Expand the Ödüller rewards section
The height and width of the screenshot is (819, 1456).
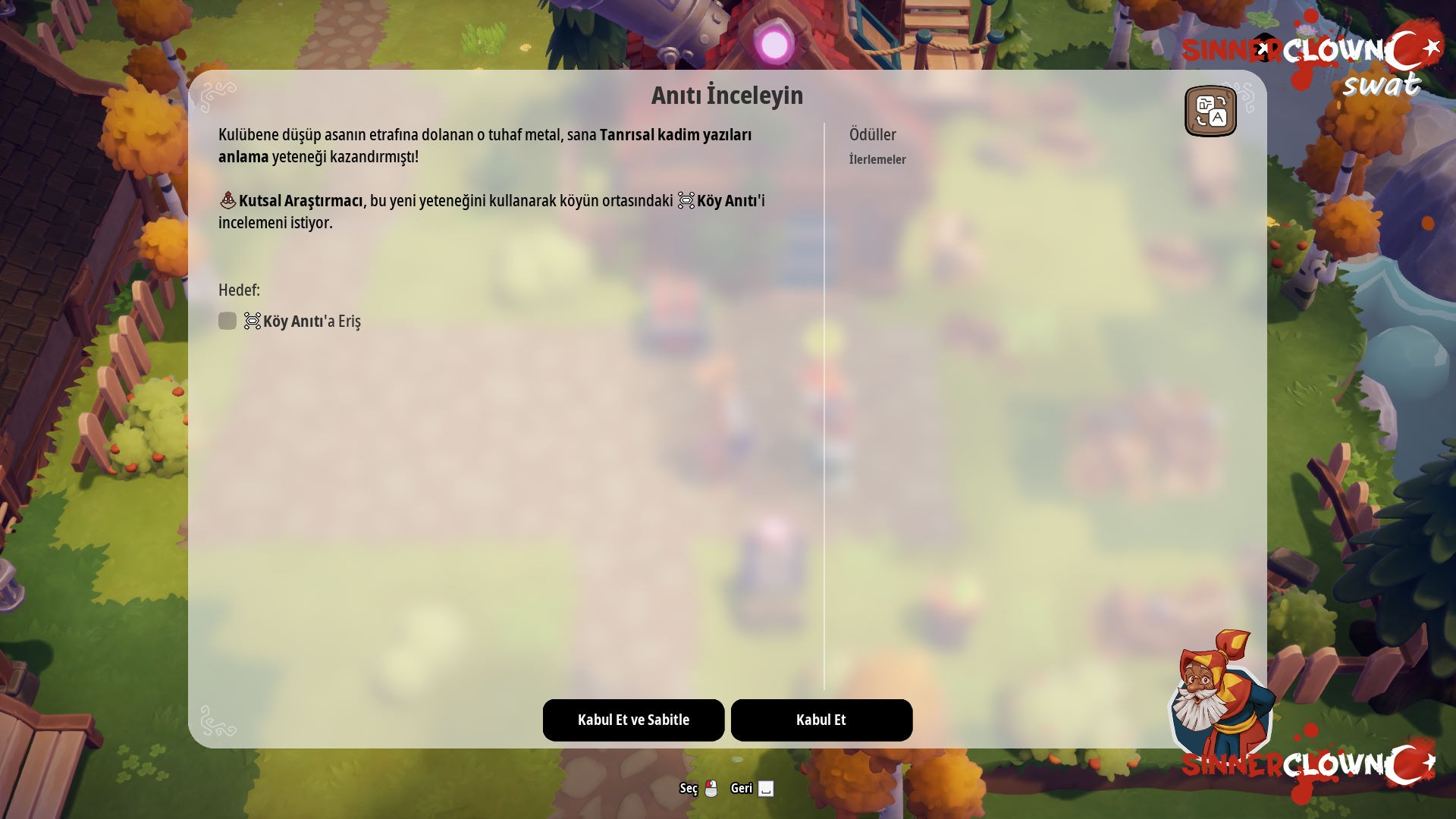pos(872,135)
